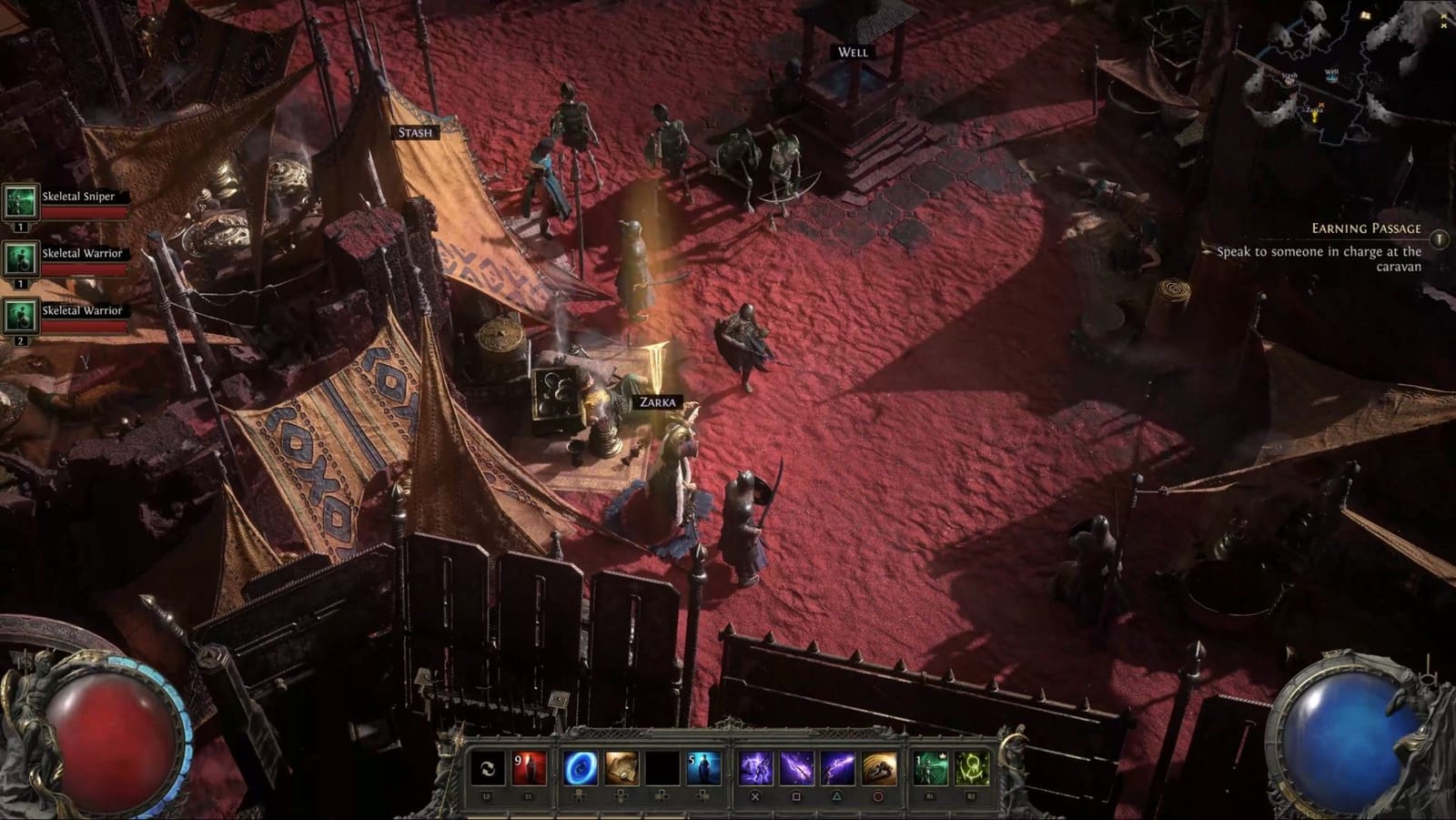Click the Well nameplate
Viewport: 1456px width, 820px height.
(850, 52)
